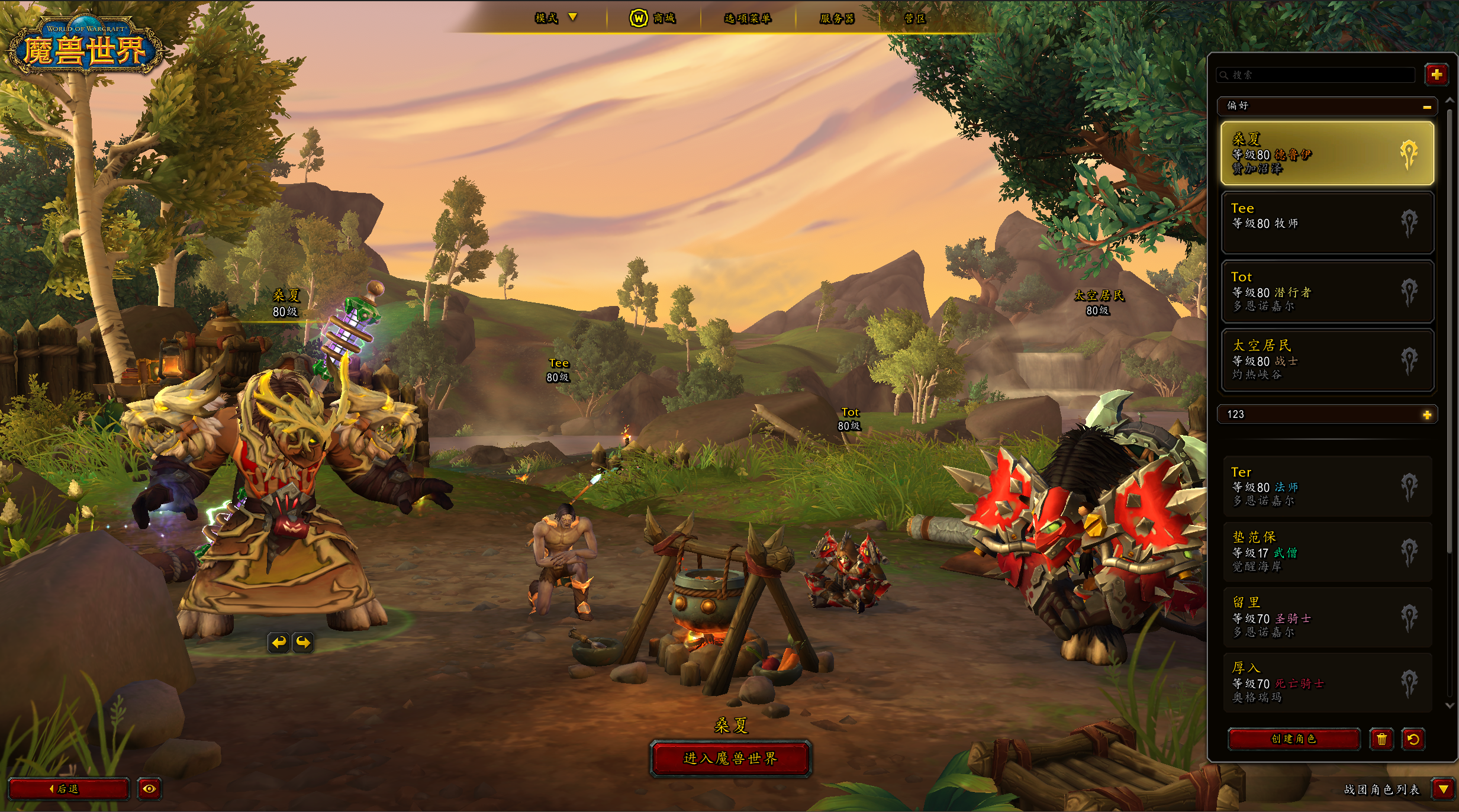Expand the 123 character group
The image size is (1459, 812).
click(x=1426, y=415)
